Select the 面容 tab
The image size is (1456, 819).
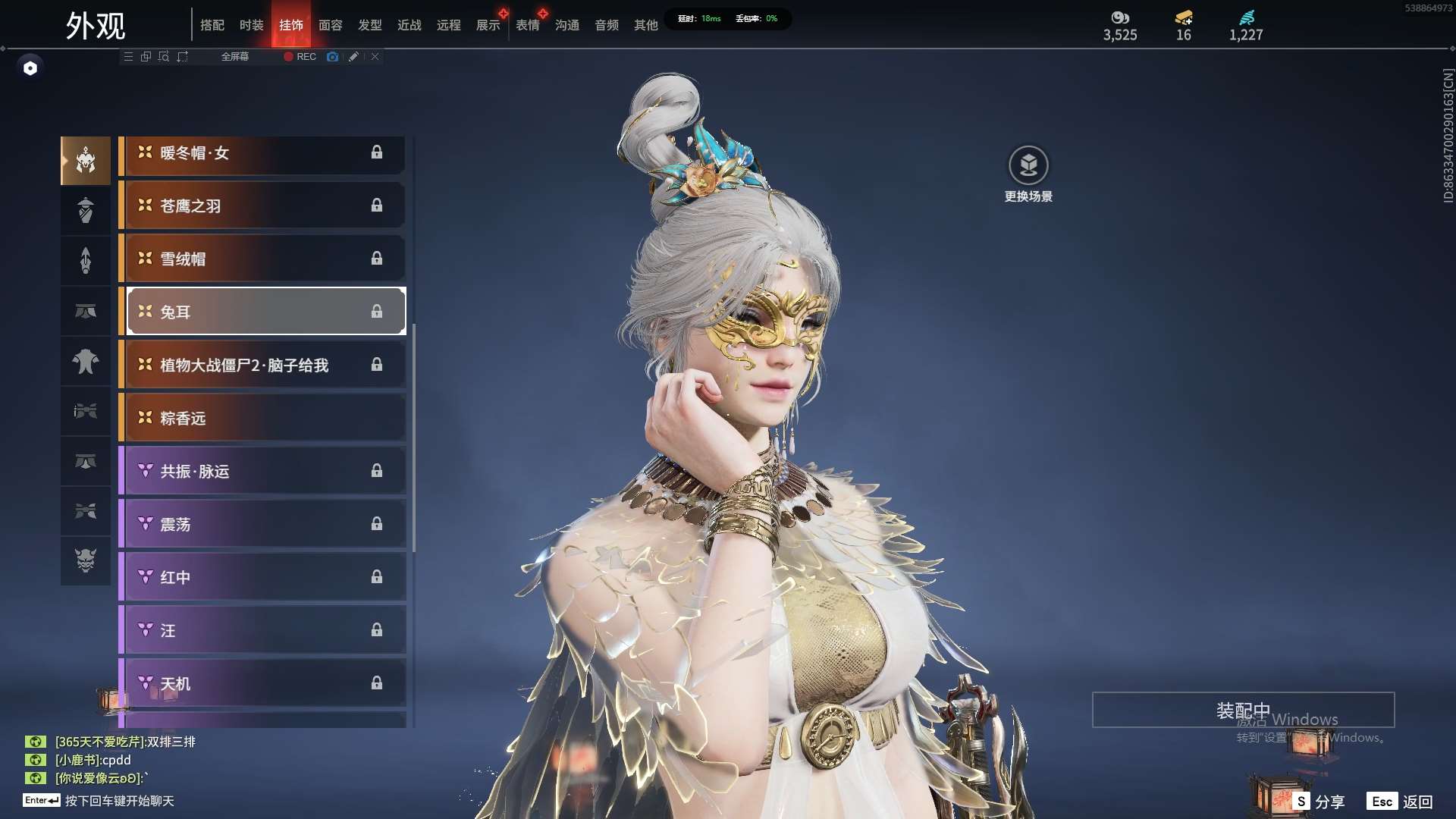(330, 25)
